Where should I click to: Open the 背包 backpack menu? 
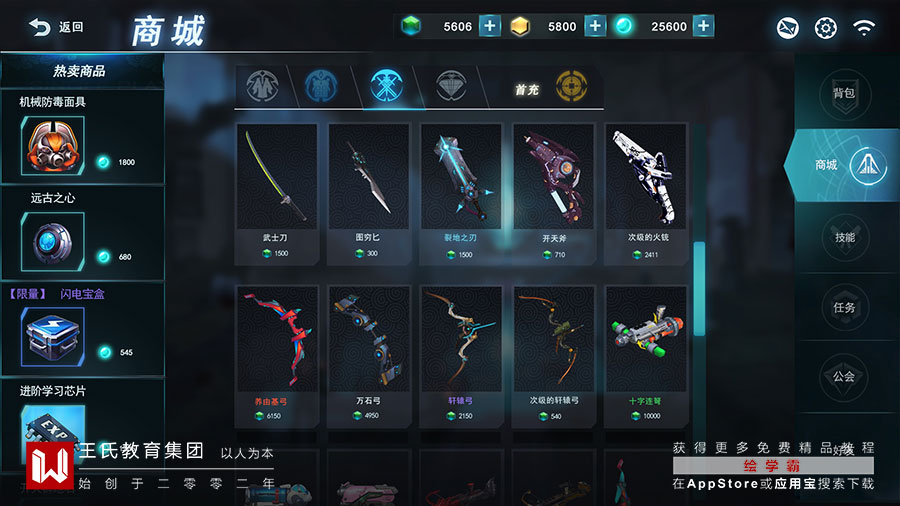click(x=843, y=93)
